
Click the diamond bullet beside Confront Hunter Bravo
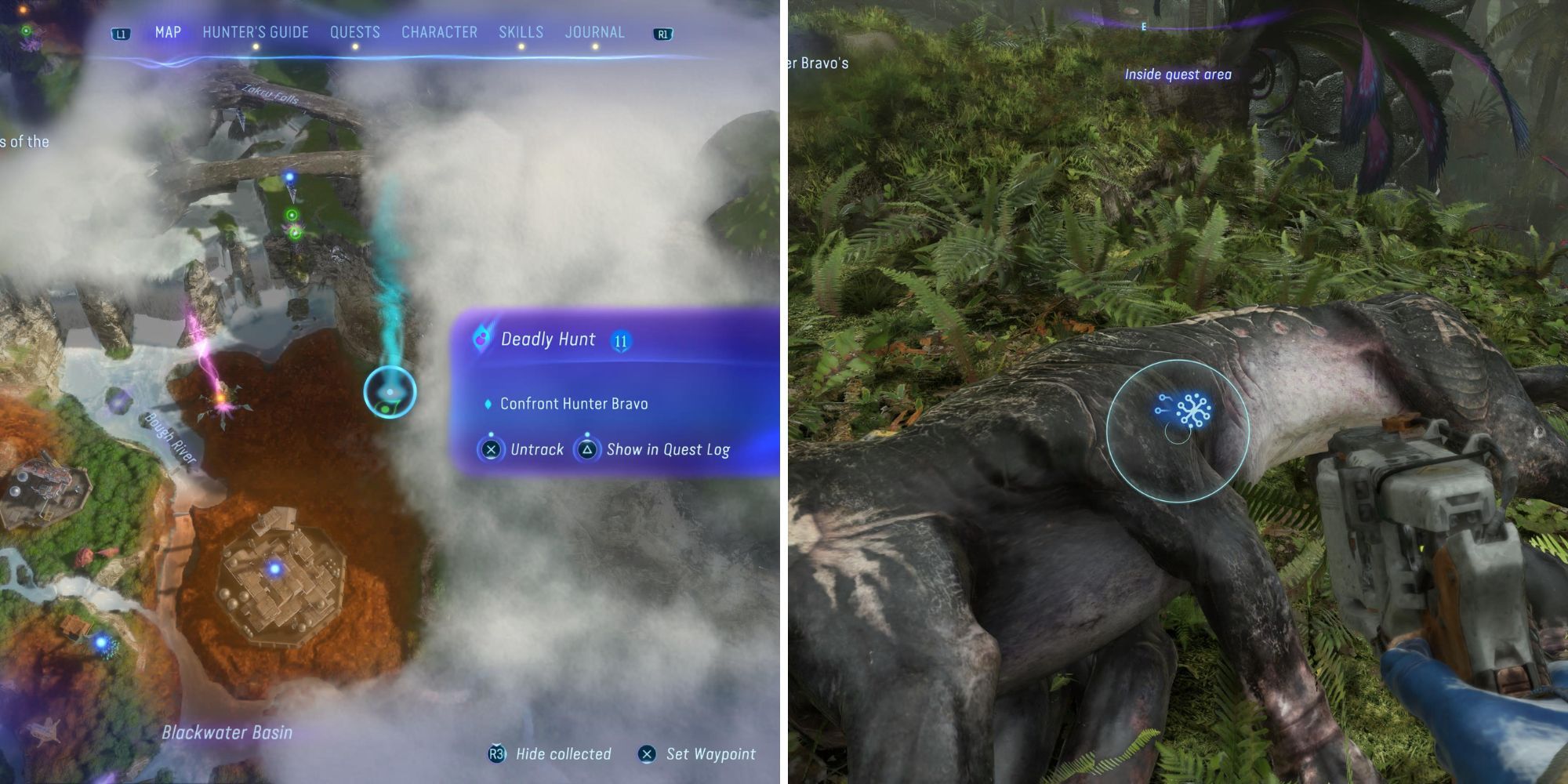488,402
